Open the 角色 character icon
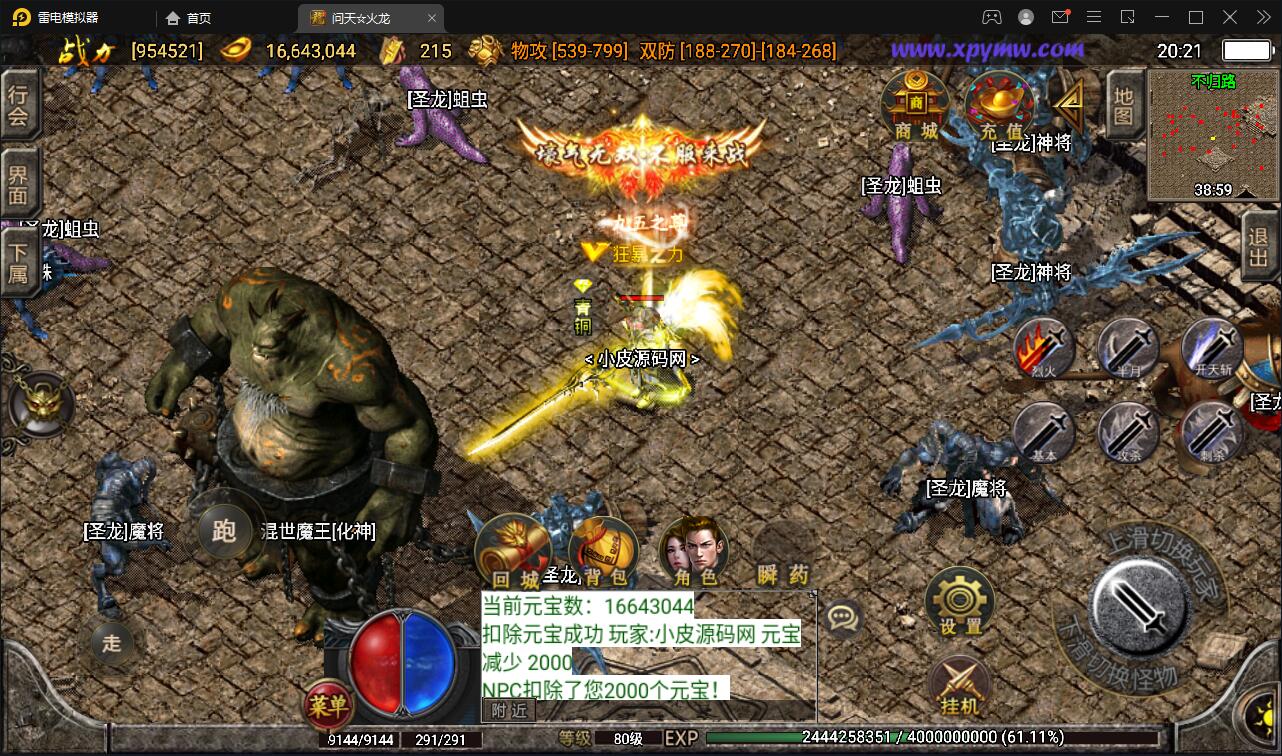The width and height of the screenshot is (1282, 756). pyautogui.click(x=692, y=545)
